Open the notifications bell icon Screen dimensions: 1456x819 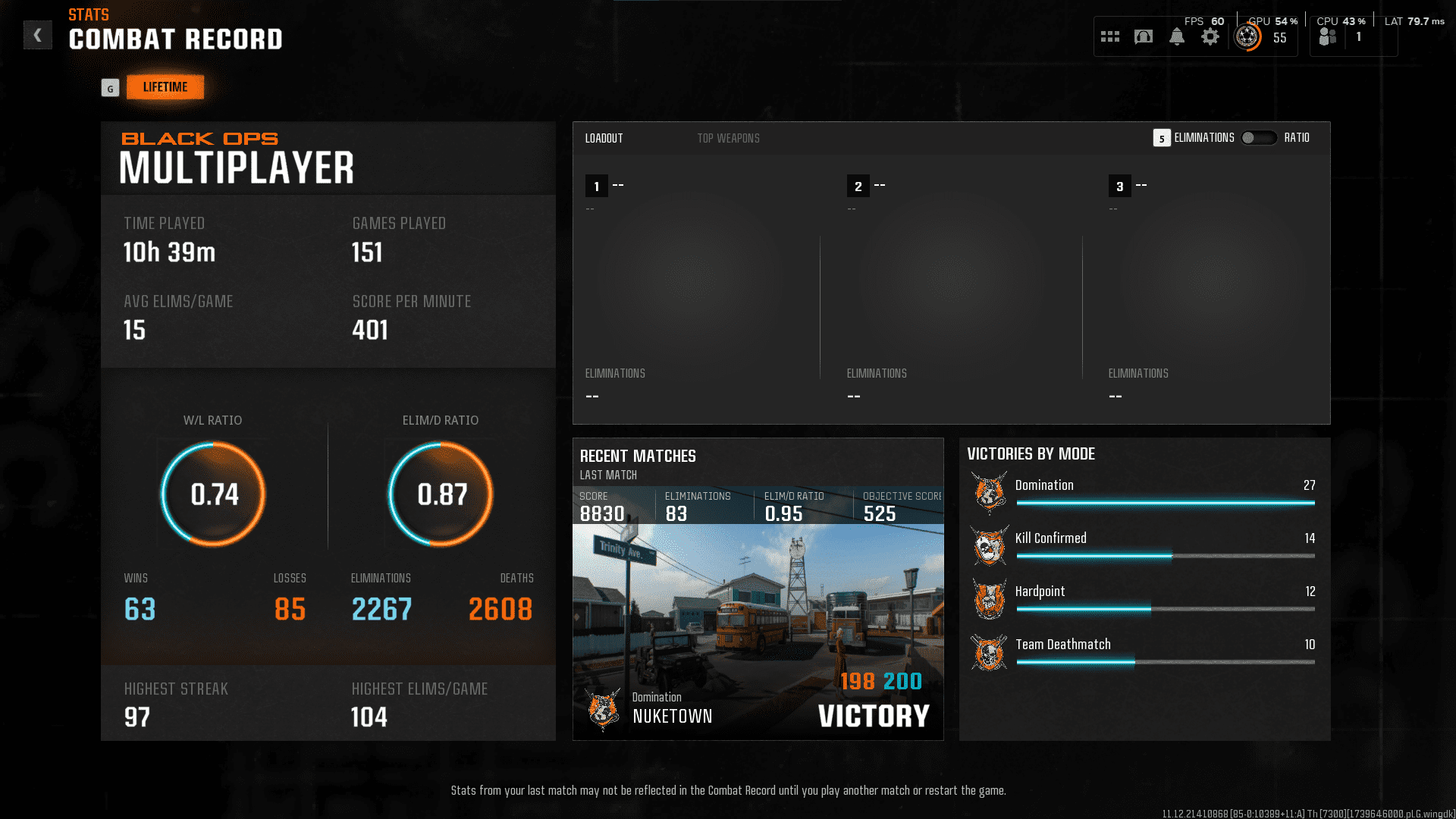click(1178, 36)
